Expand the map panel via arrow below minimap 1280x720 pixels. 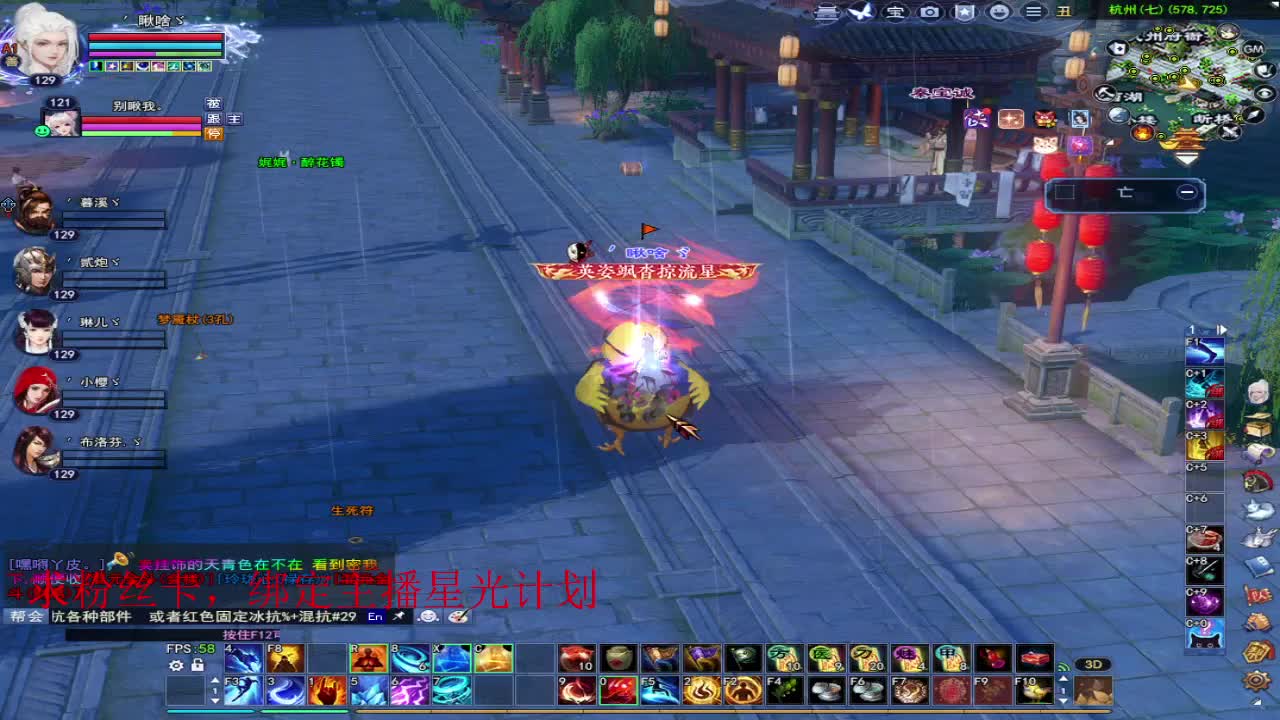(1185, 158)
